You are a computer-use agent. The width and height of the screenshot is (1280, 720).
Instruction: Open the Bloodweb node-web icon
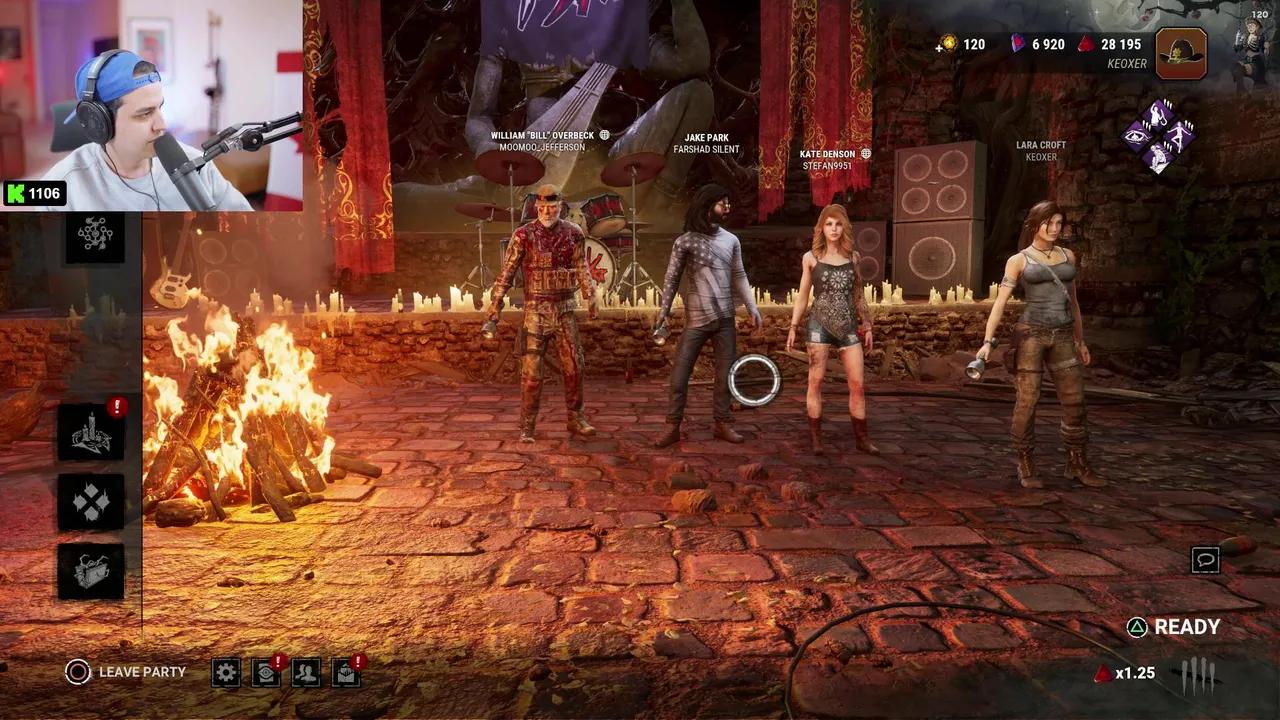[x=95, y=235]
